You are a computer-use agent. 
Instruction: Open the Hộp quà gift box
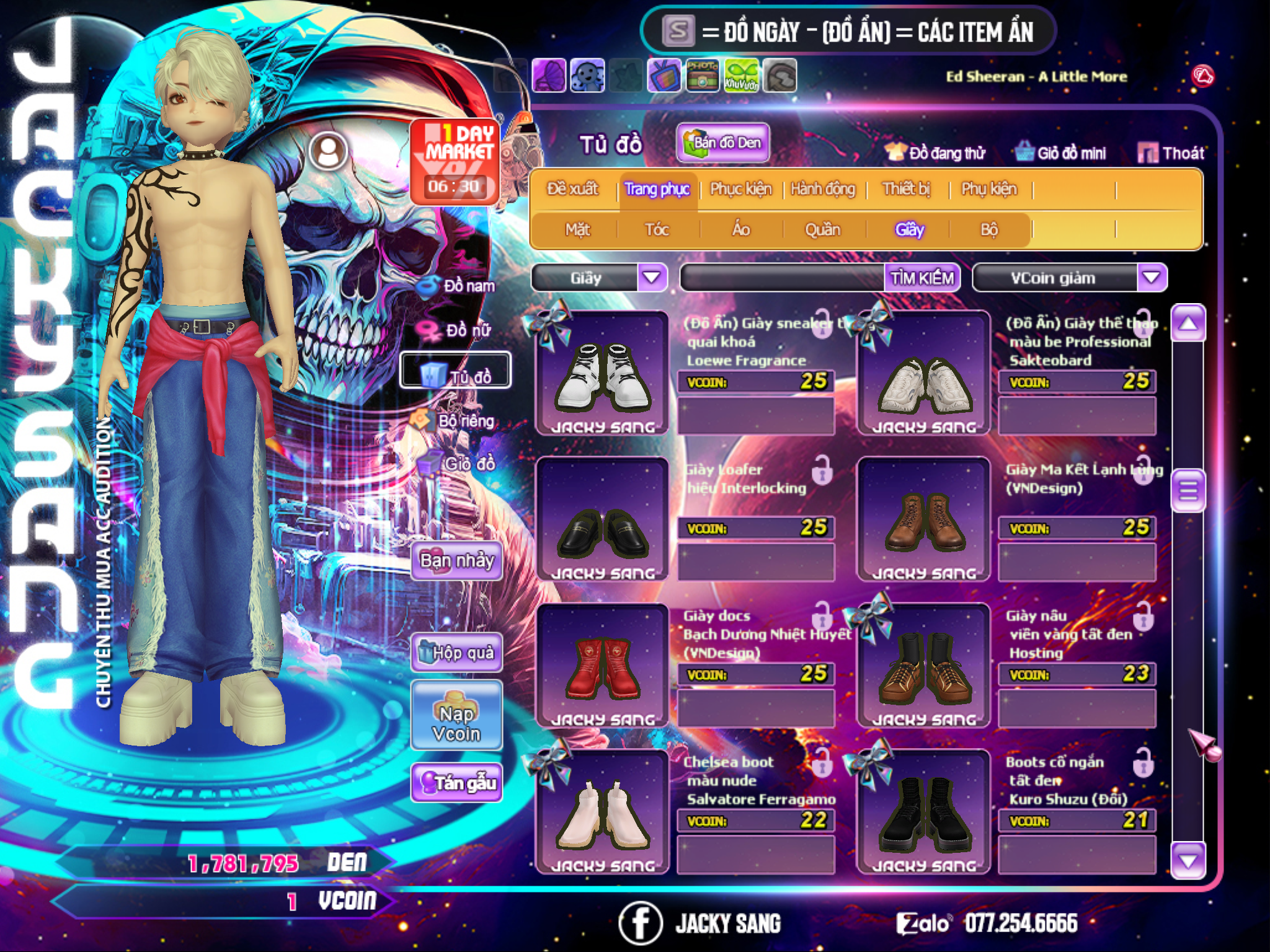[x=457, y=652]
